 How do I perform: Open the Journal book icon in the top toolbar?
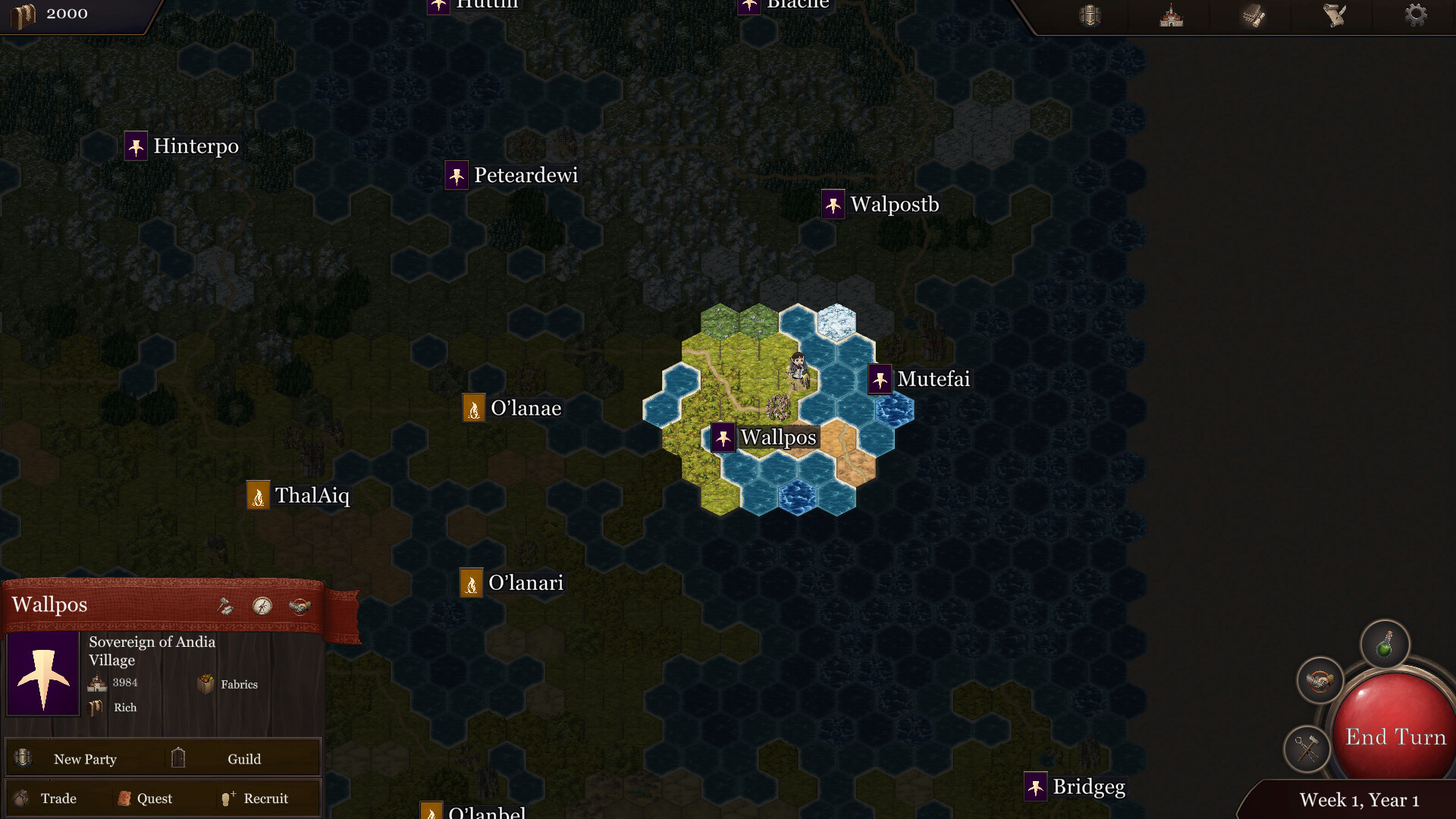1251,15
